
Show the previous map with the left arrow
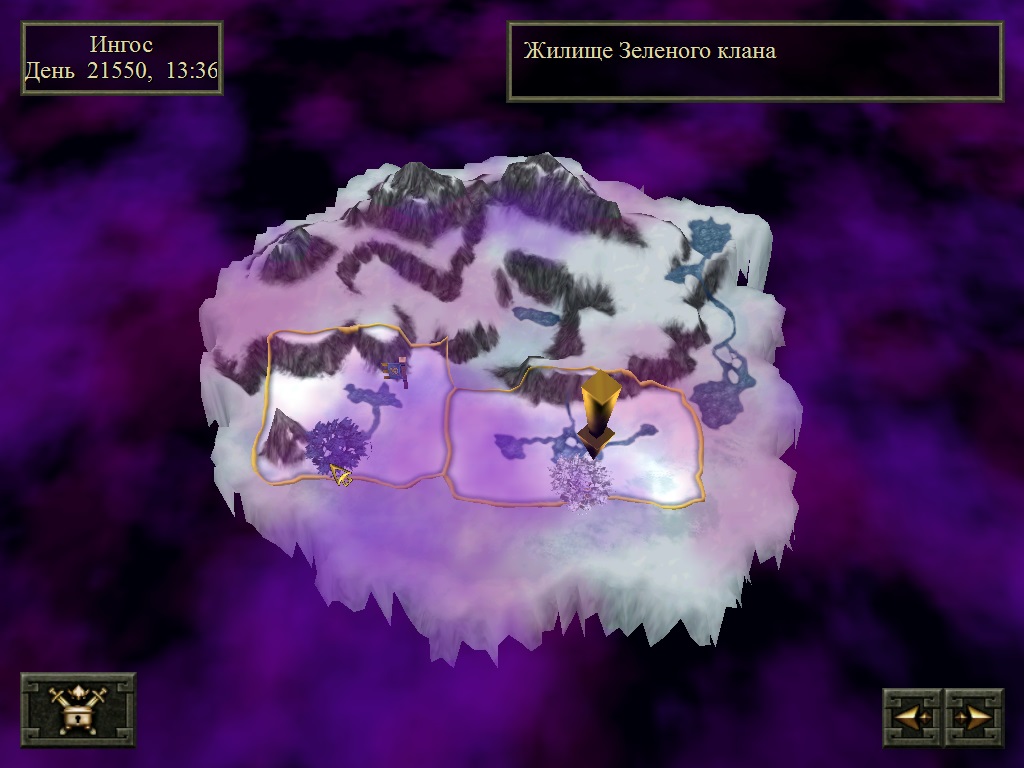pyautogui.click(x=913, y=717)
